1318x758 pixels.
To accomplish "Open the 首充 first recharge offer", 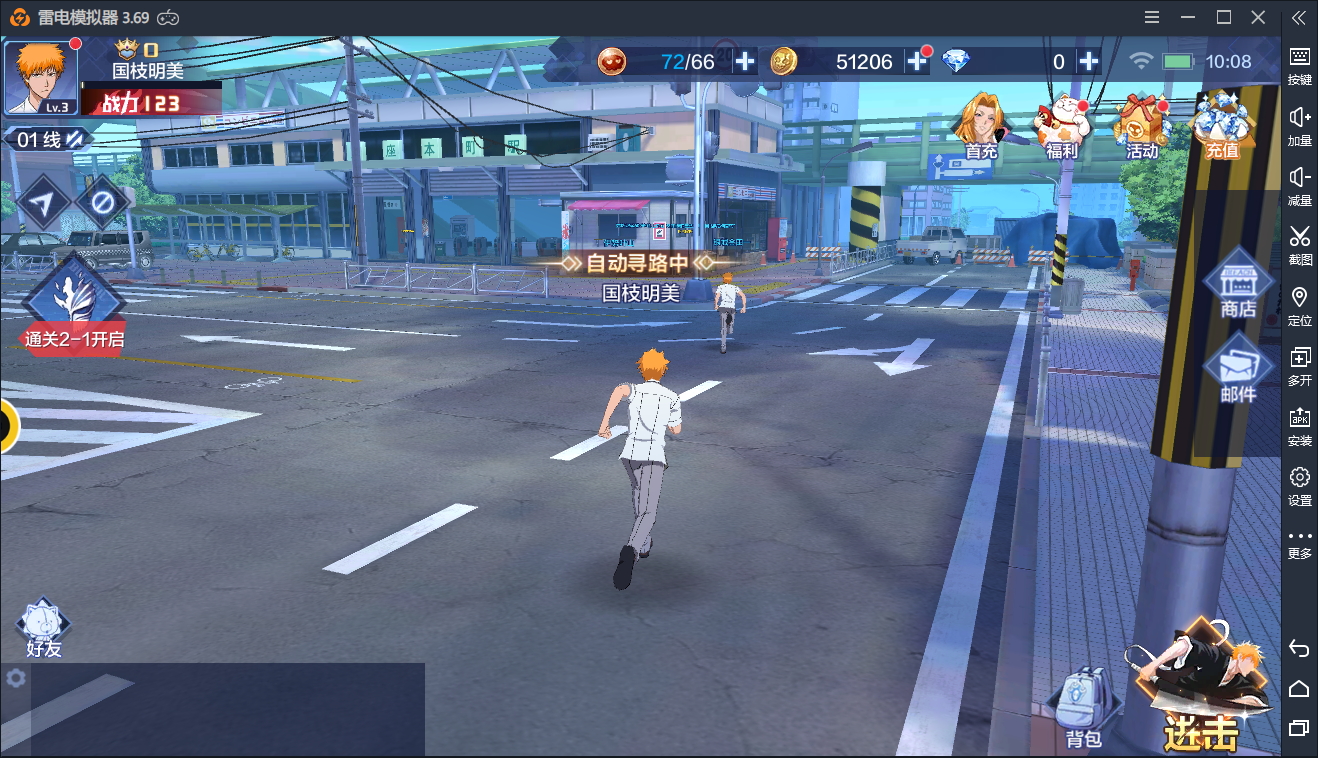I will pos(981,126).
